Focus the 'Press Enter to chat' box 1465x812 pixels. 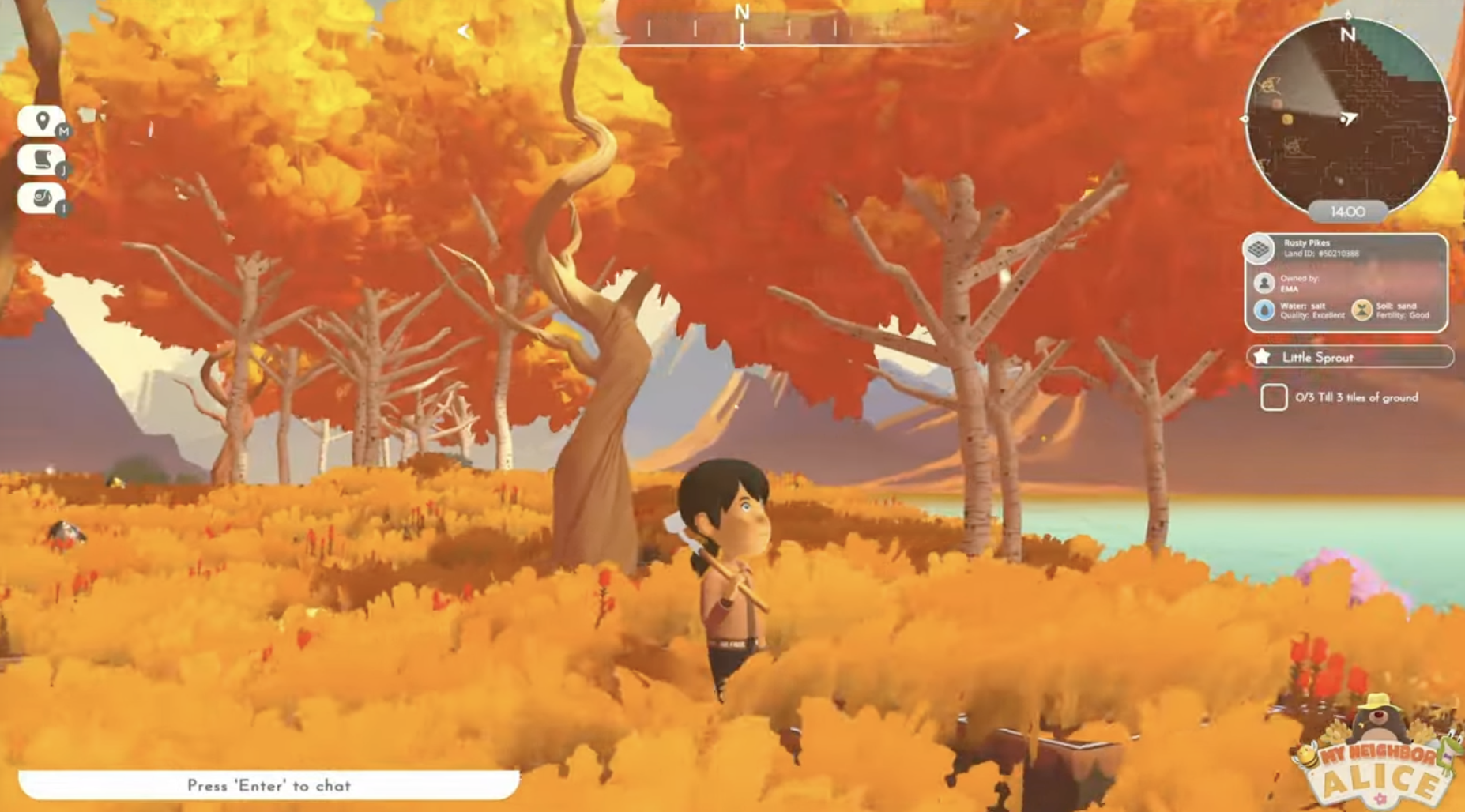269,785
